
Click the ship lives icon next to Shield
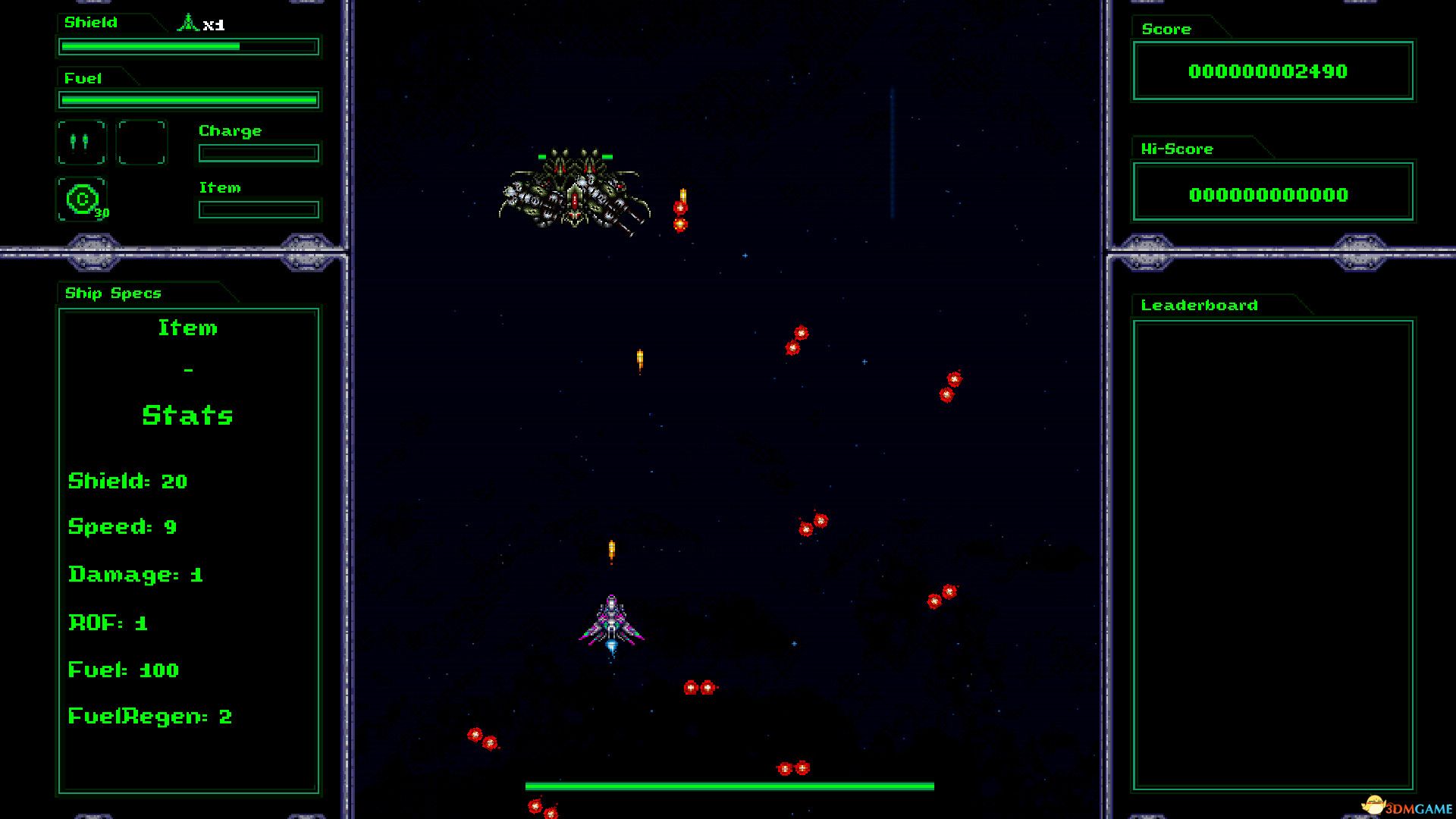click(188, 21)
